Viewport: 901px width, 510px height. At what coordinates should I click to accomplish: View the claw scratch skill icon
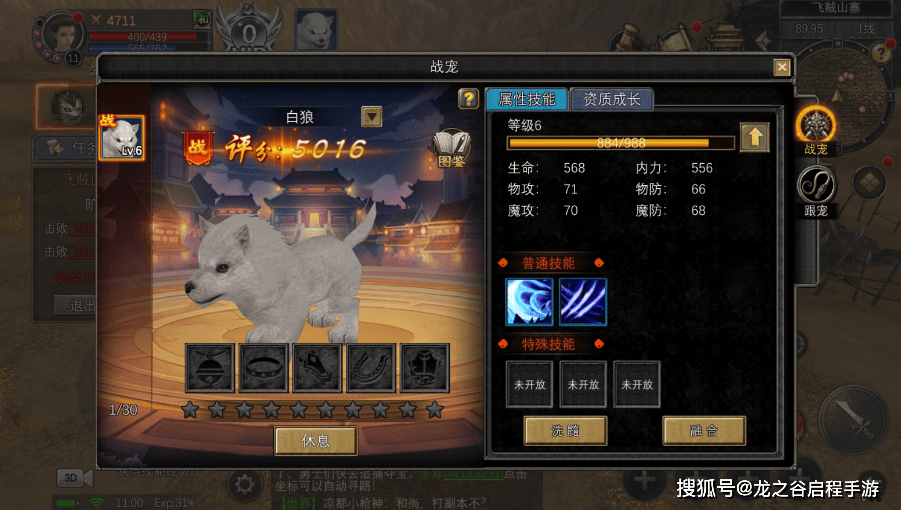(582, 301)
